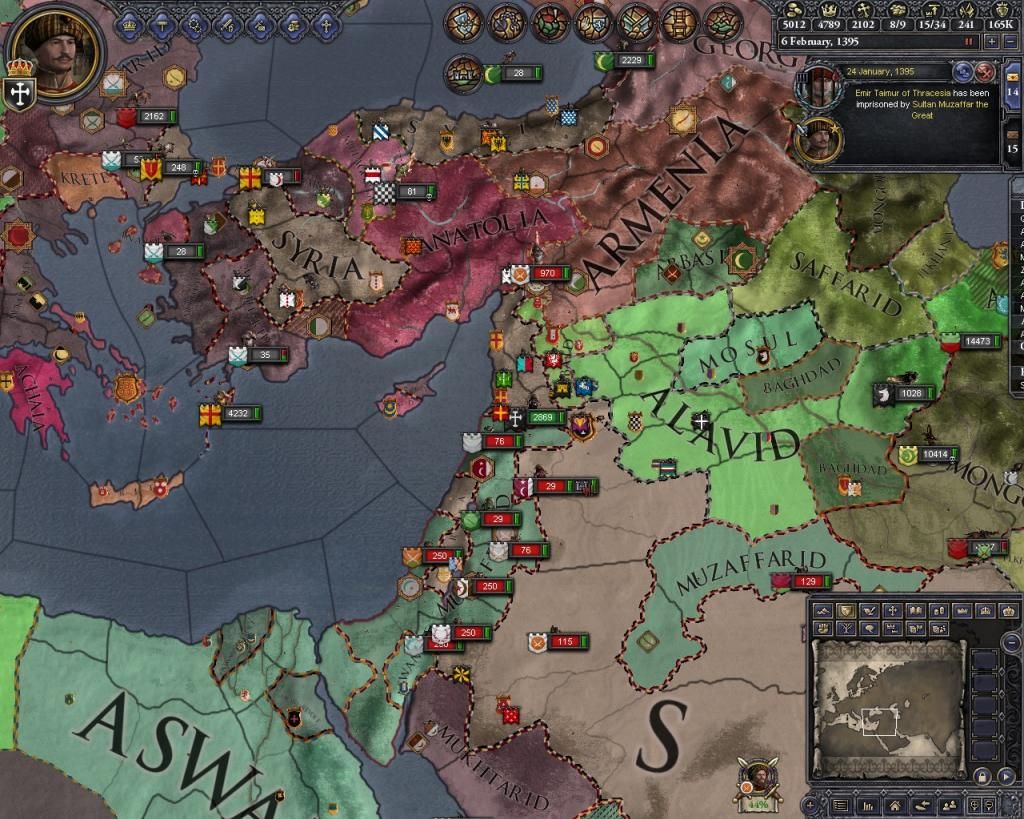The image size is (1024, 819).
Task: Dismiss the Emir Taimur imprisonment message
Action: (x=984, y=71)
